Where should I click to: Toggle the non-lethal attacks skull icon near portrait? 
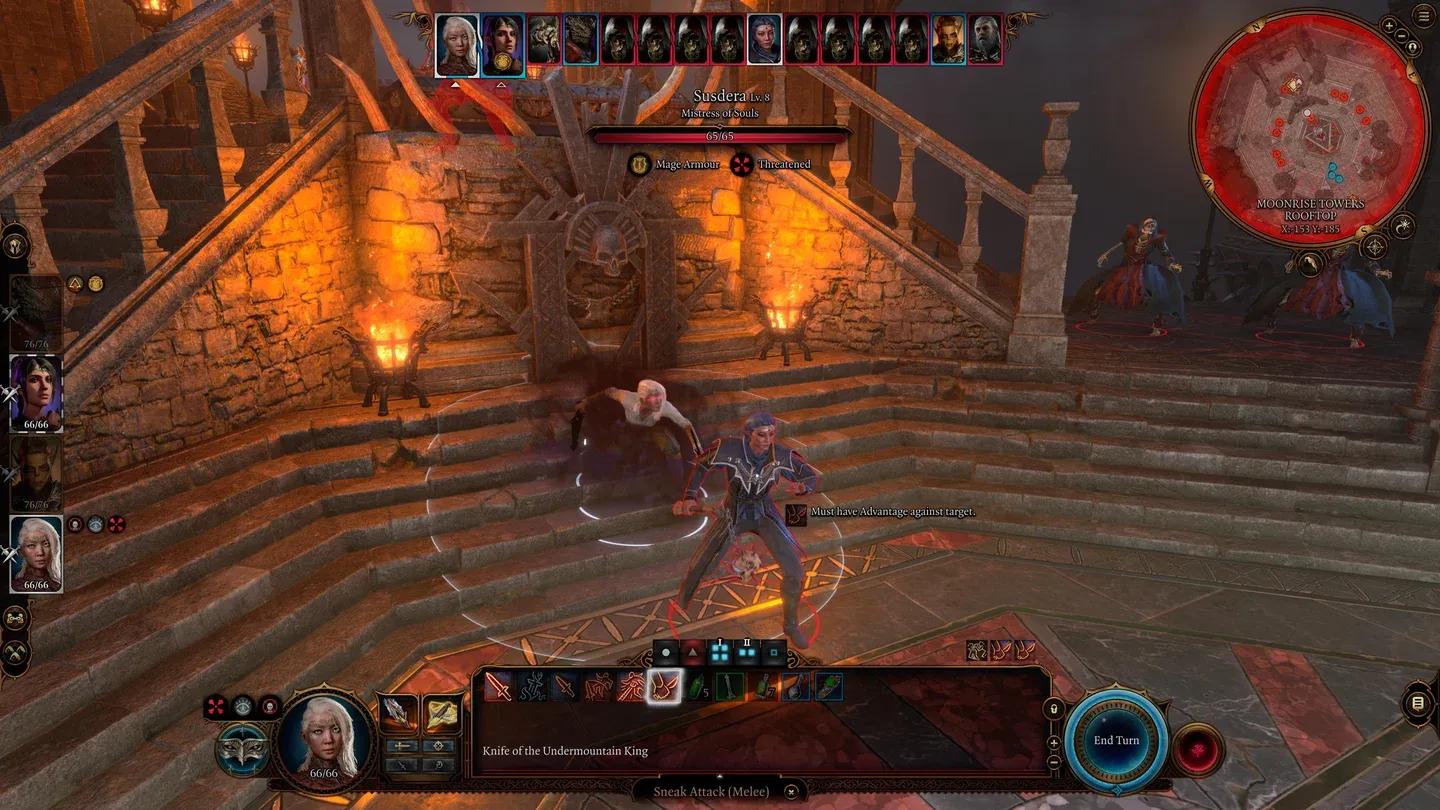(270, 708)
